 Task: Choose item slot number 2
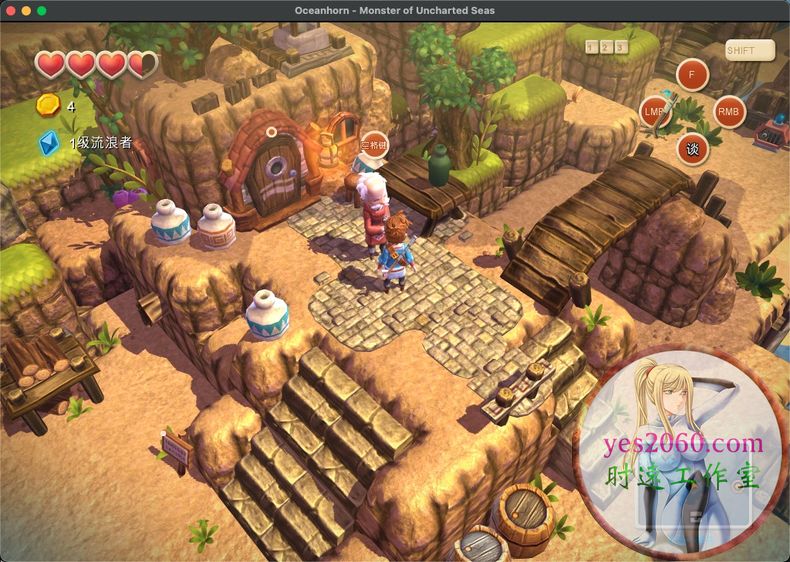607,47
